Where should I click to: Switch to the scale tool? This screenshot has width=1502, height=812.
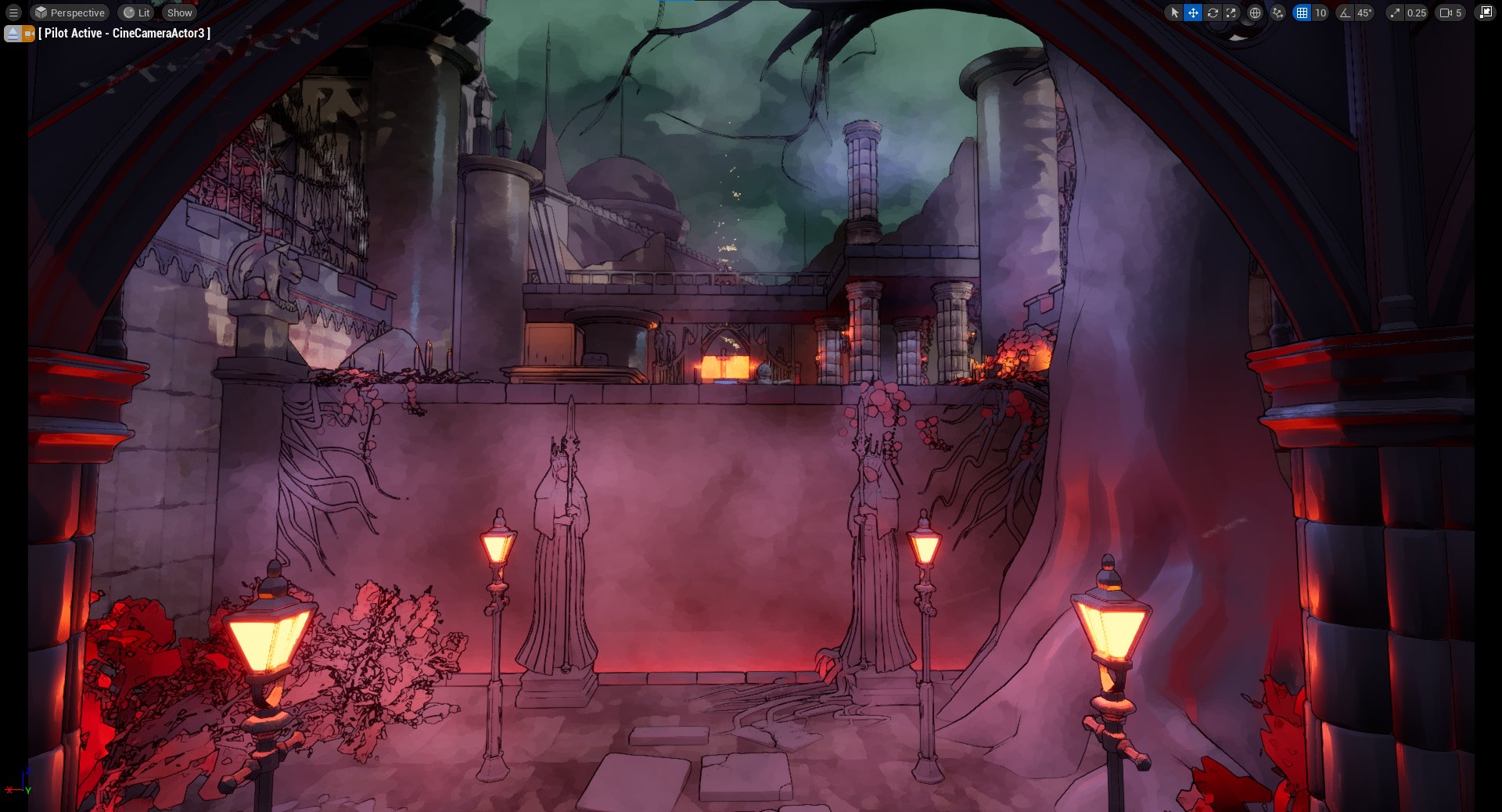pos(1231,13)
